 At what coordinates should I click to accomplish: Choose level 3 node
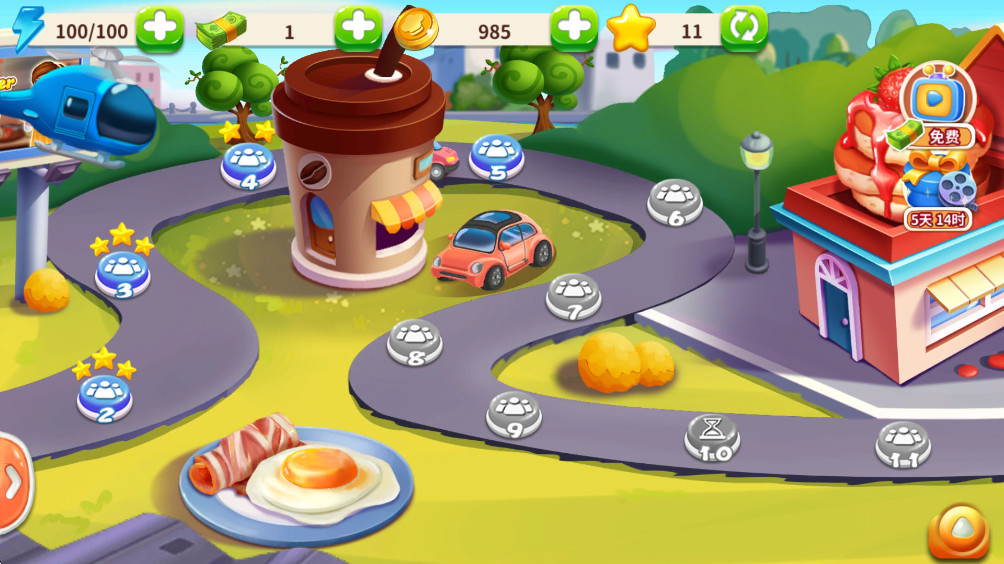pos(123,274)
